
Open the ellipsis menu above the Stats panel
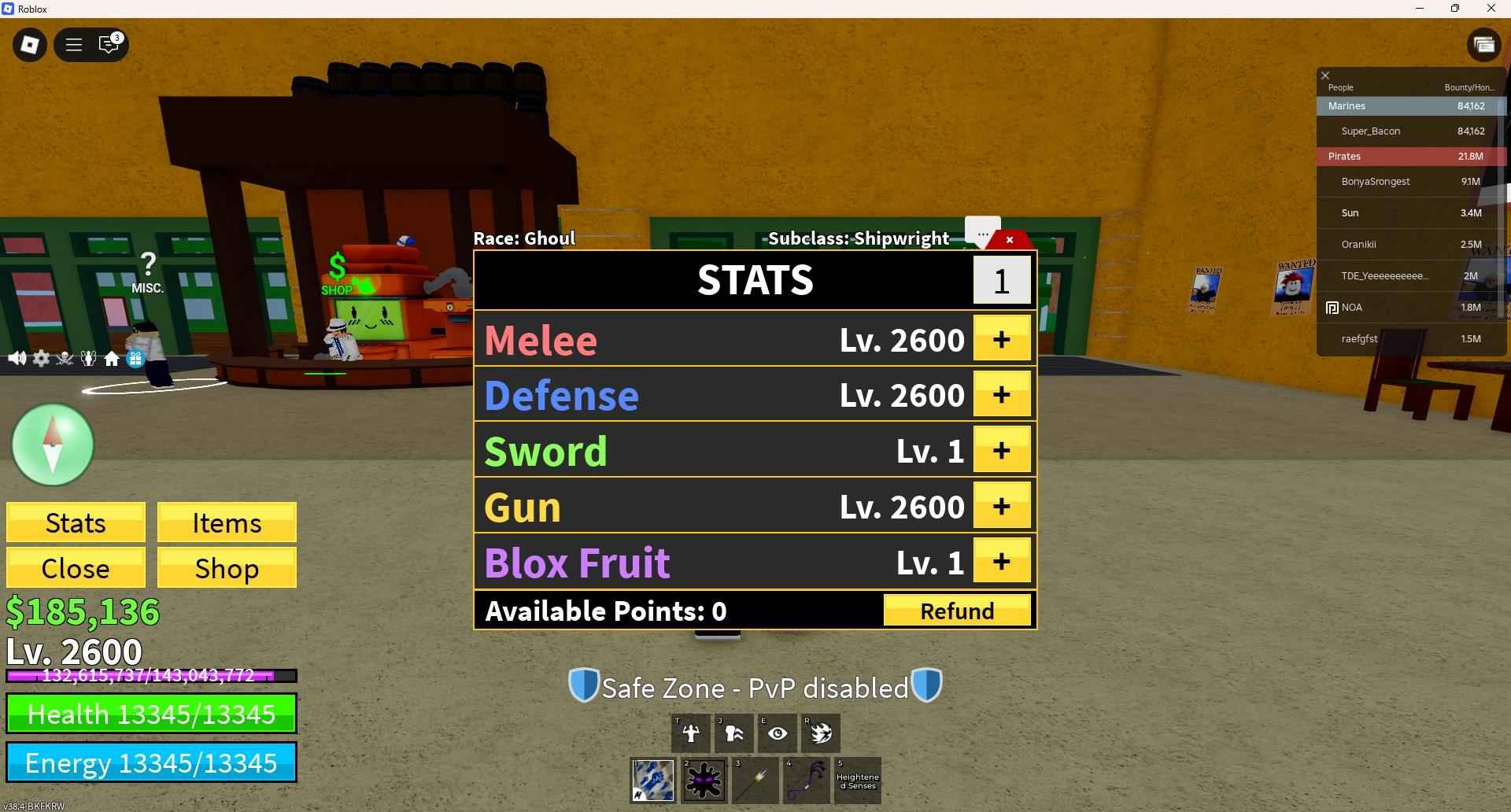point(983,234)
